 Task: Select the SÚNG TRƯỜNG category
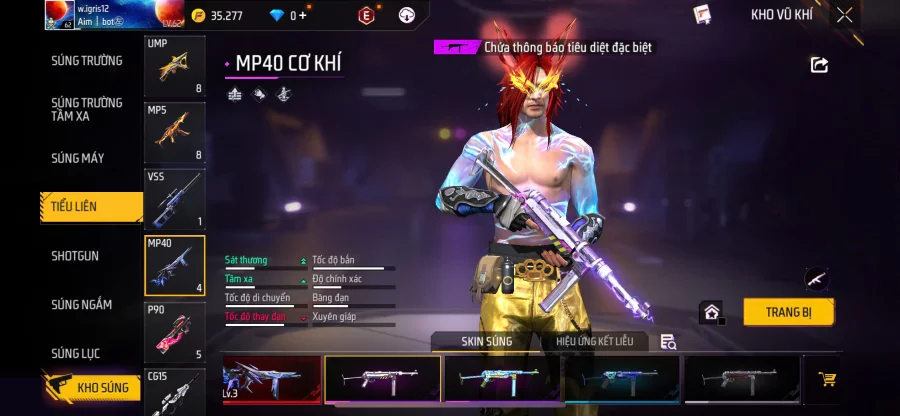[87, 61]
